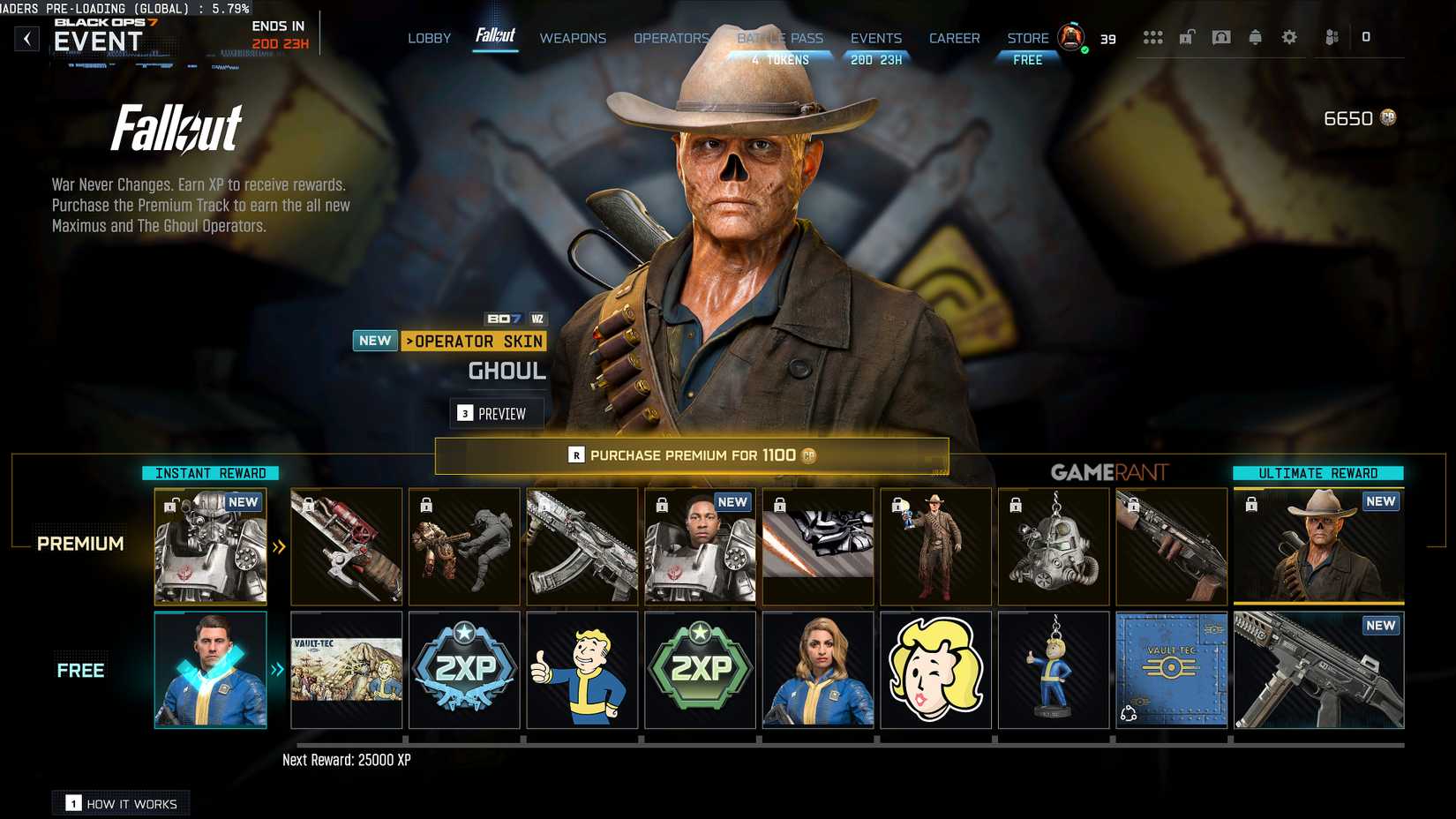The image size is (1456, 819).
Task: Open the social grid icon in top bar
Action: click(1153, 37)
